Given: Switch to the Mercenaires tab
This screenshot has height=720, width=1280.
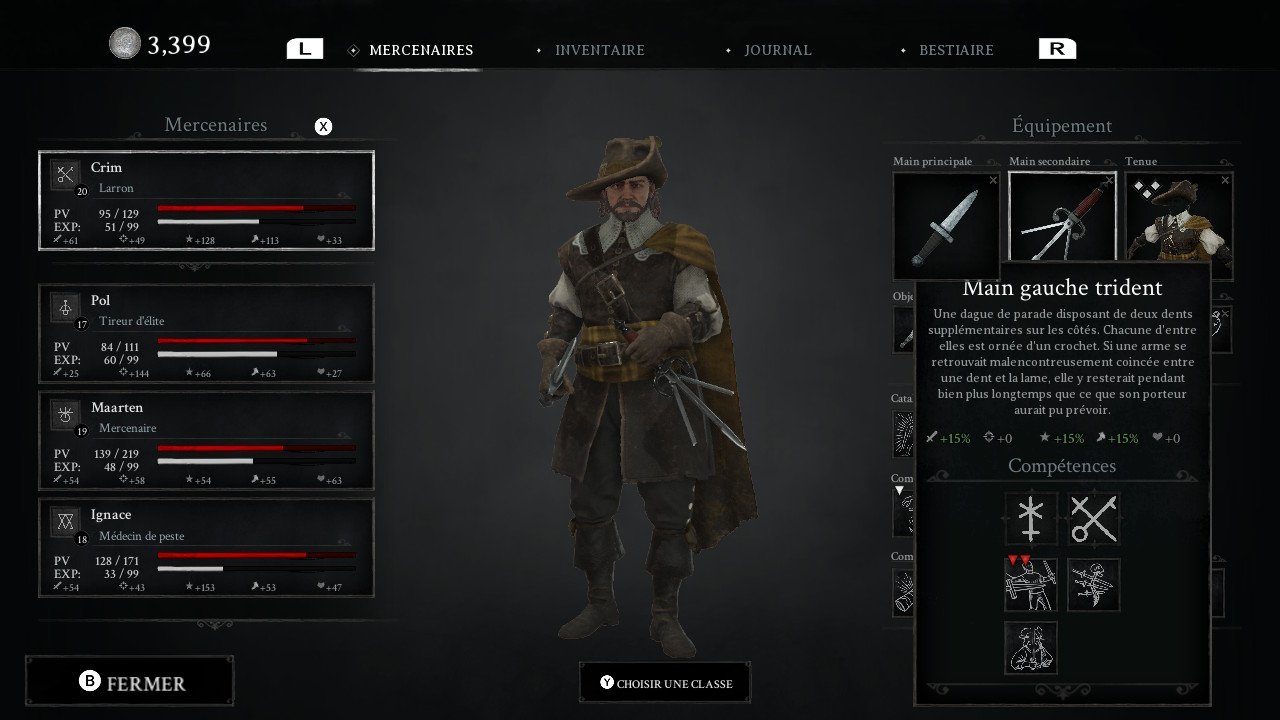Looking at the screenshot, I should (420, 50).
